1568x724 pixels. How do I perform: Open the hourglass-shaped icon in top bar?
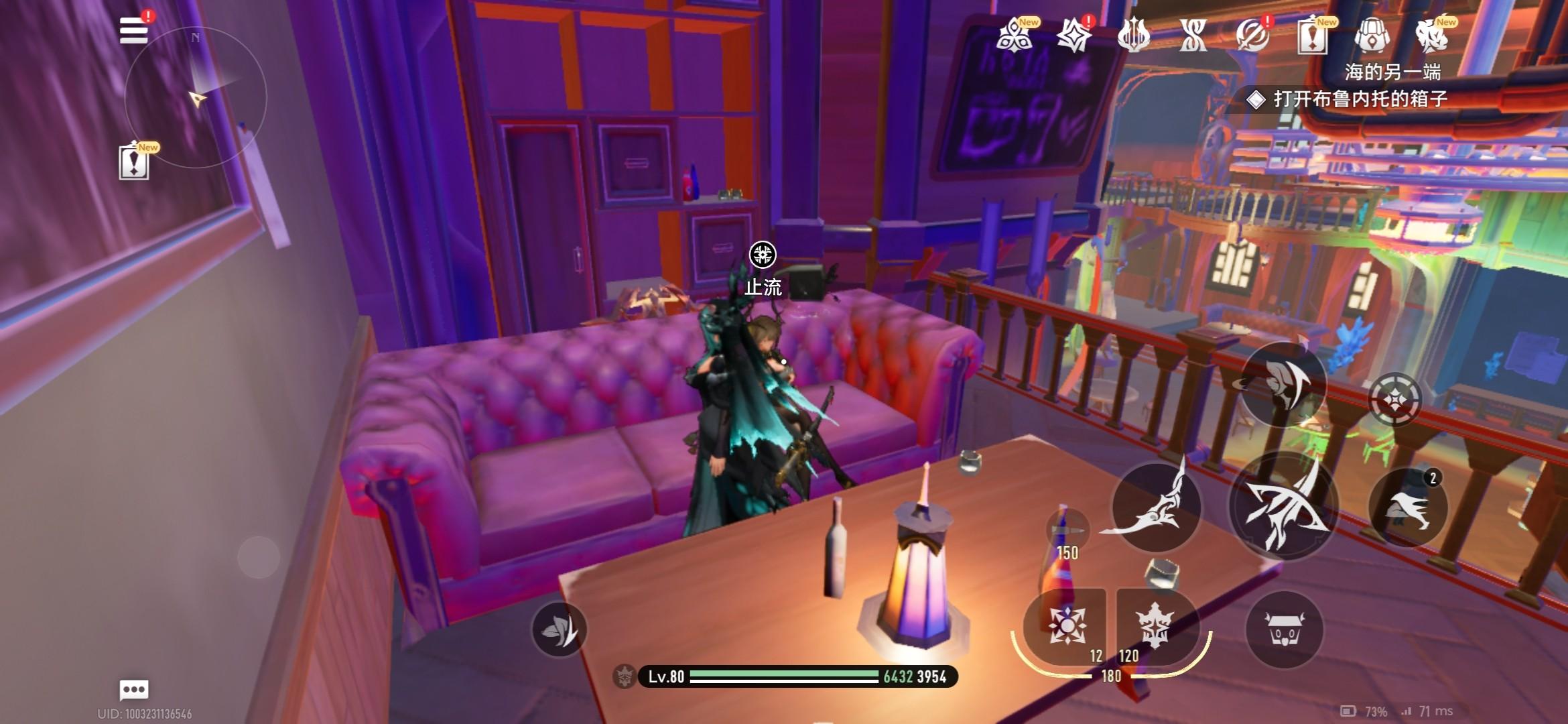tap(1193, 36)
